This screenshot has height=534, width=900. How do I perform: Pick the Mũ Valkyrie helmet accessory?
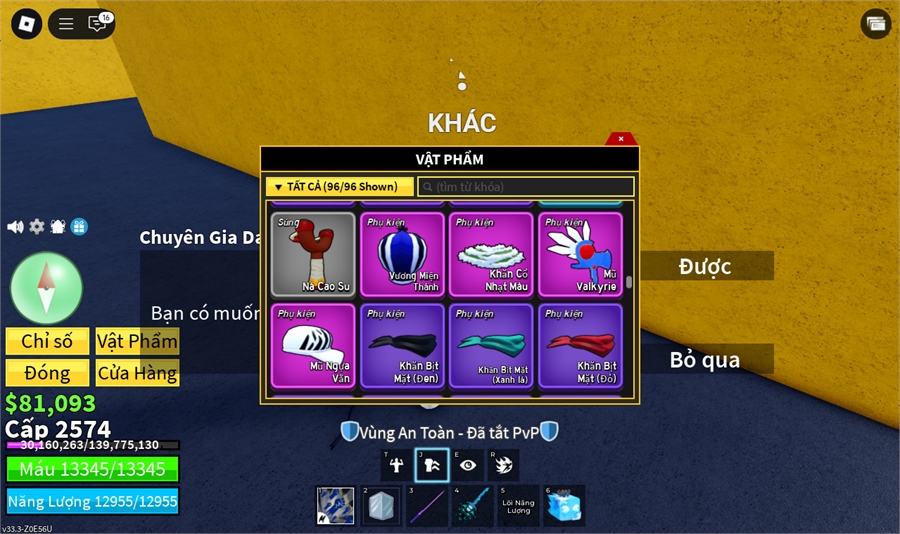click(580, 254)
